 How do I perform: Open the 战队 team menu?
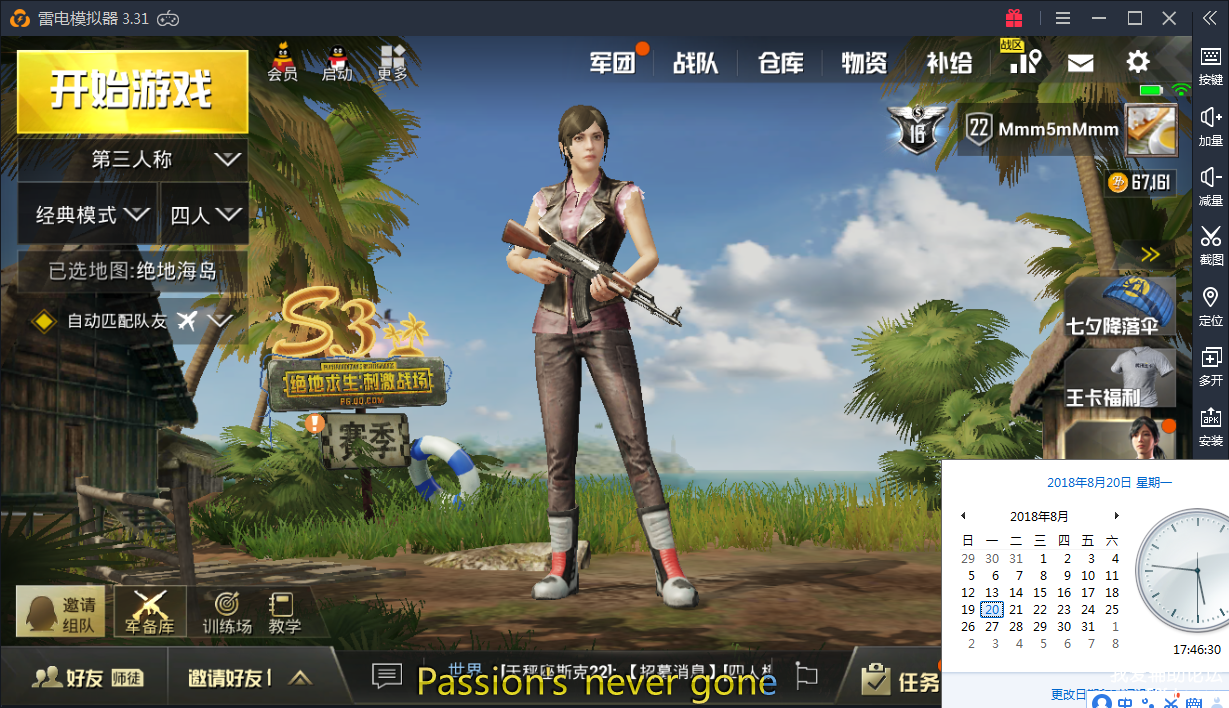[x=696, y=63]
